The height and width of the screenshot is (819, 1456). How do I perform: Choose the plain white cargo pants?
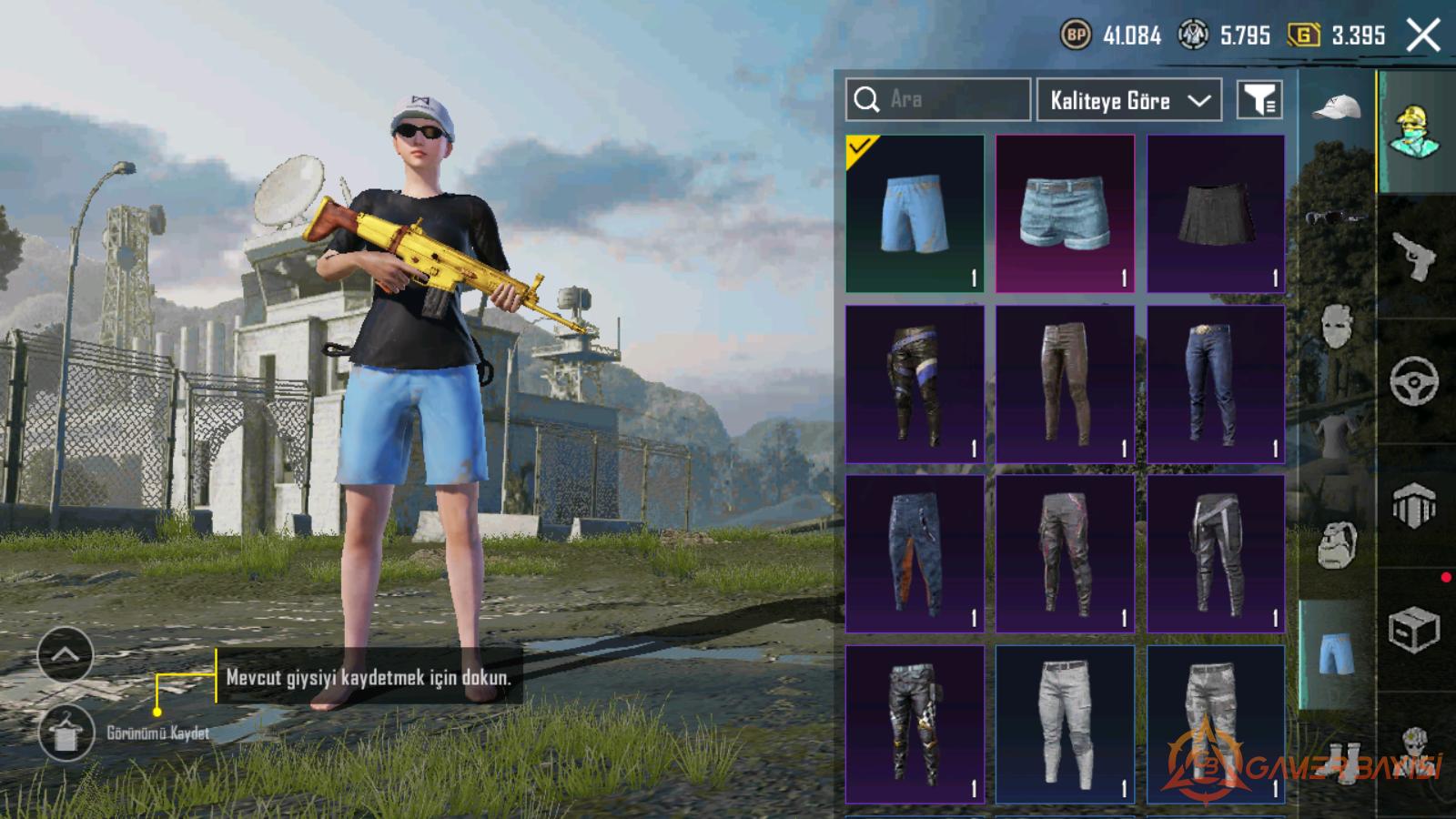pos(1065,724)
